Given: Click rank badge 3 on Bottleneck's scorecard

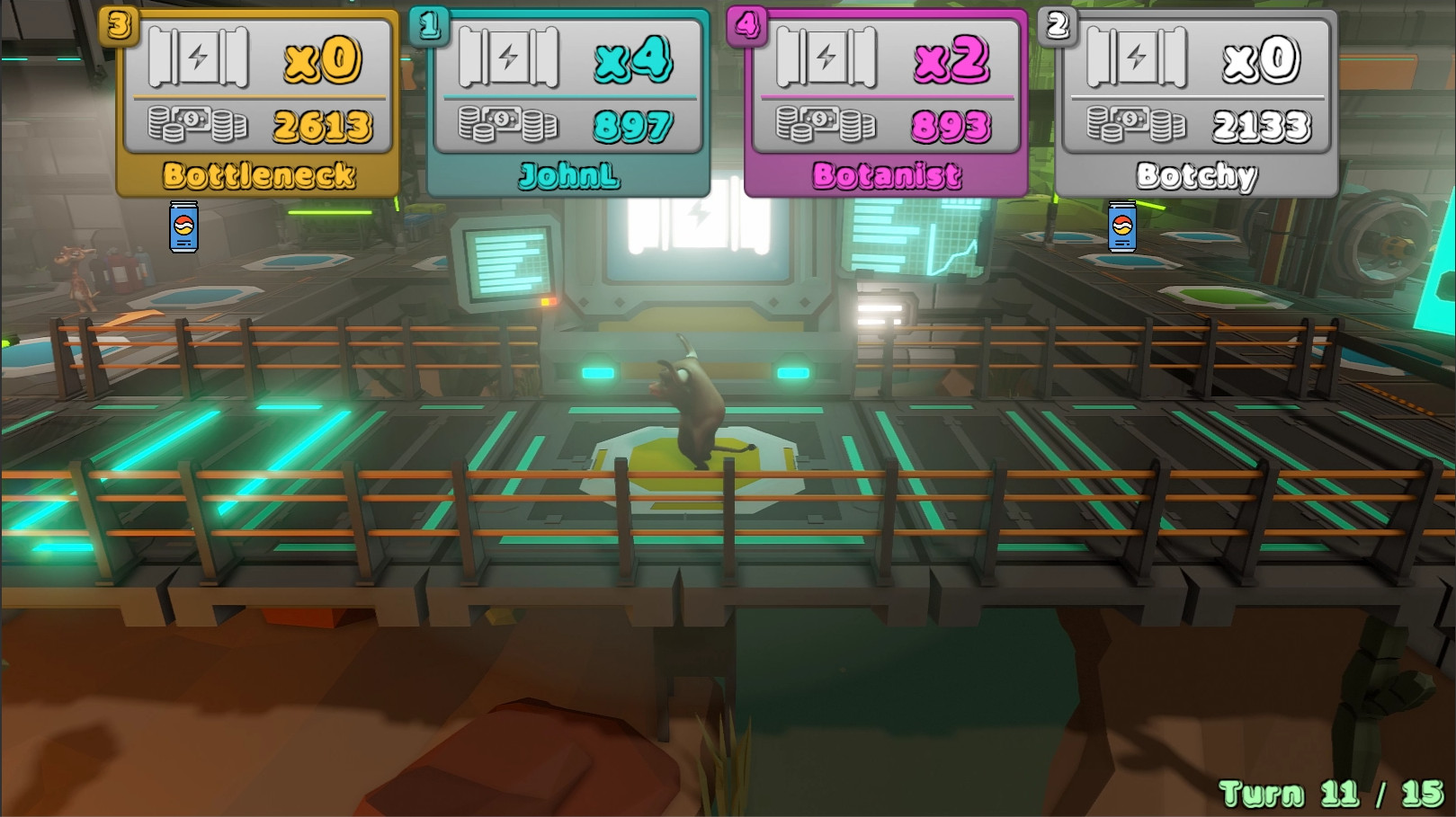Looking at the screenshot, I should point(117,26).
